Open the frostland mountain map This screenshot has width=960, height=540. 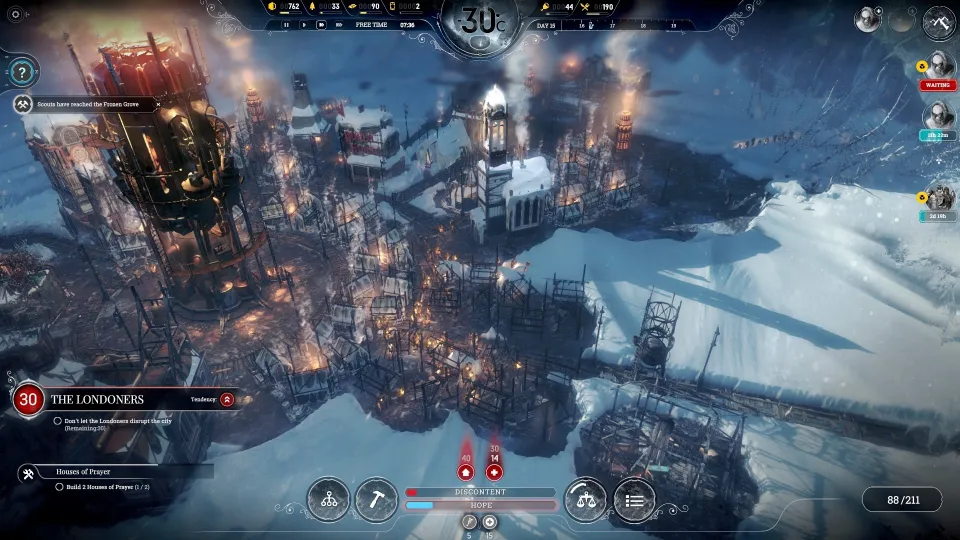(x=940, y=19)
